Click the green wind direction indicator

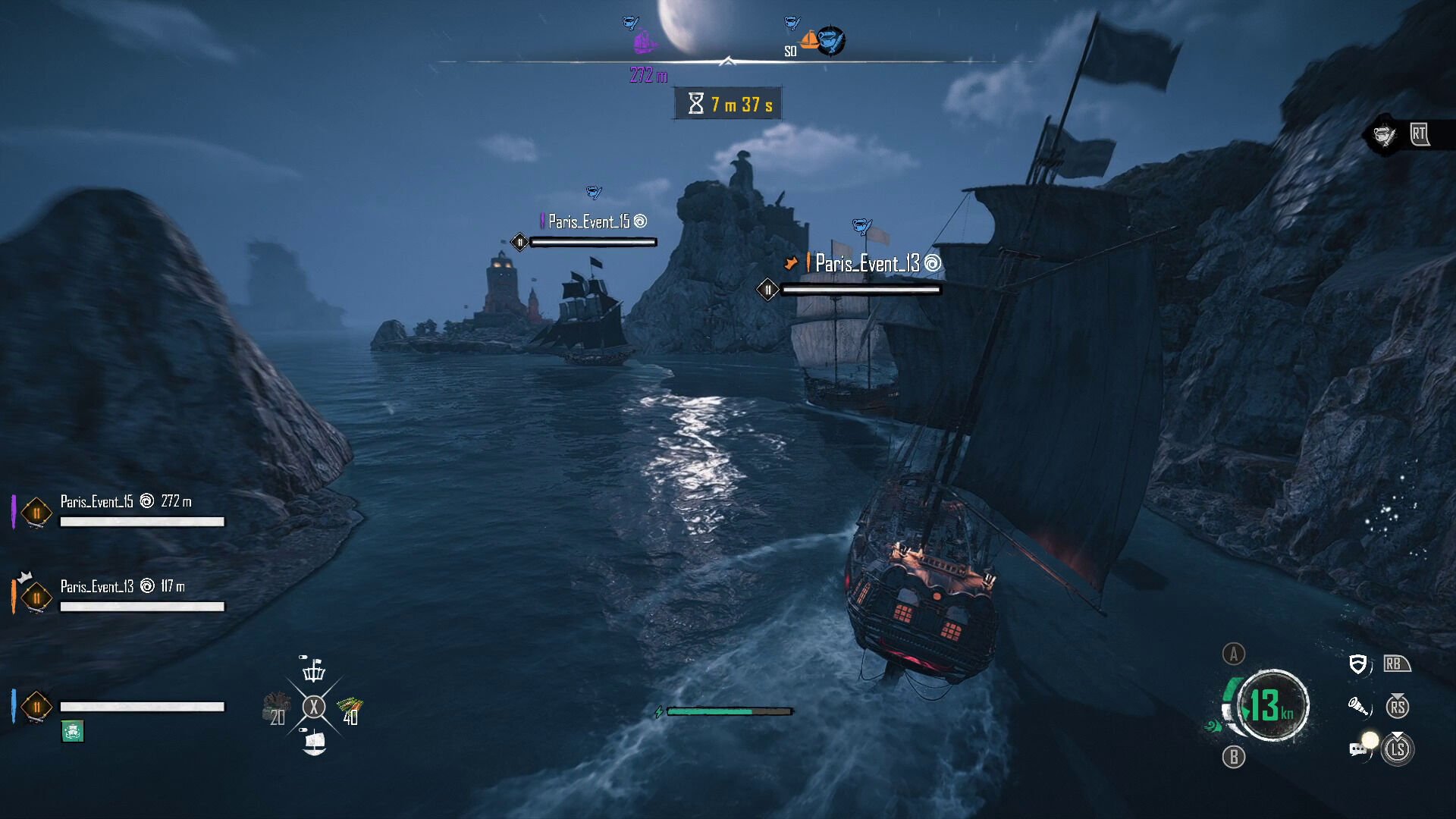(x=1213, y=726)
